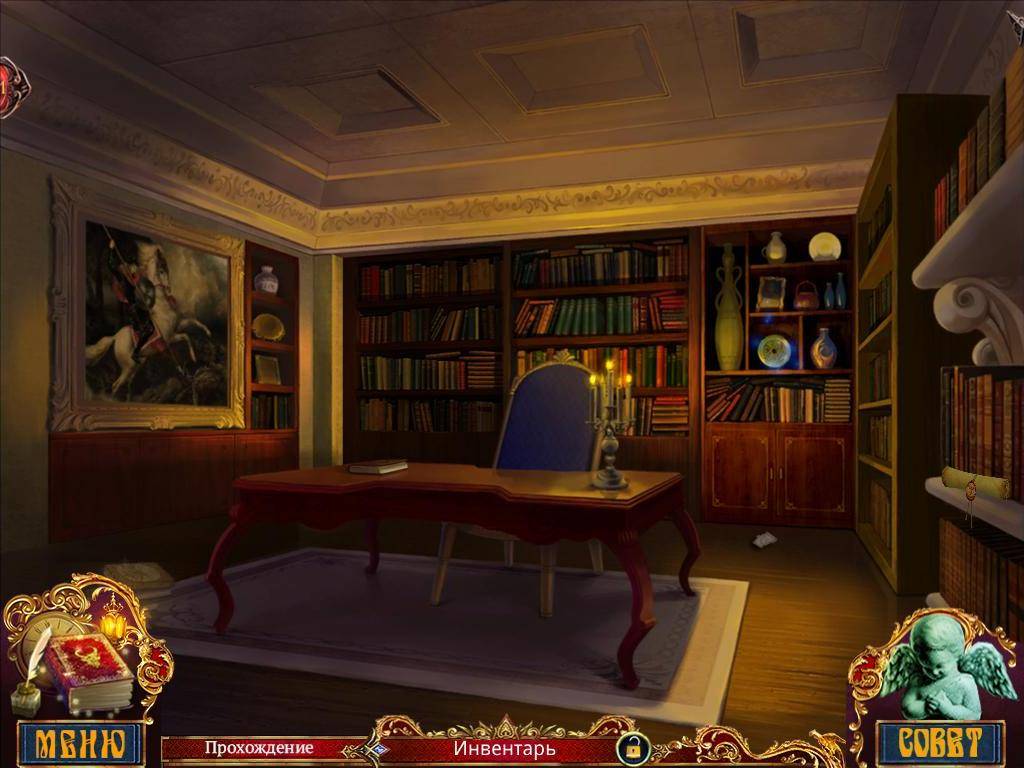The height and width of the screenshot is (768, 1024).
Task: Show the Прохождение walkthrough
Action: tap(259, 747)
